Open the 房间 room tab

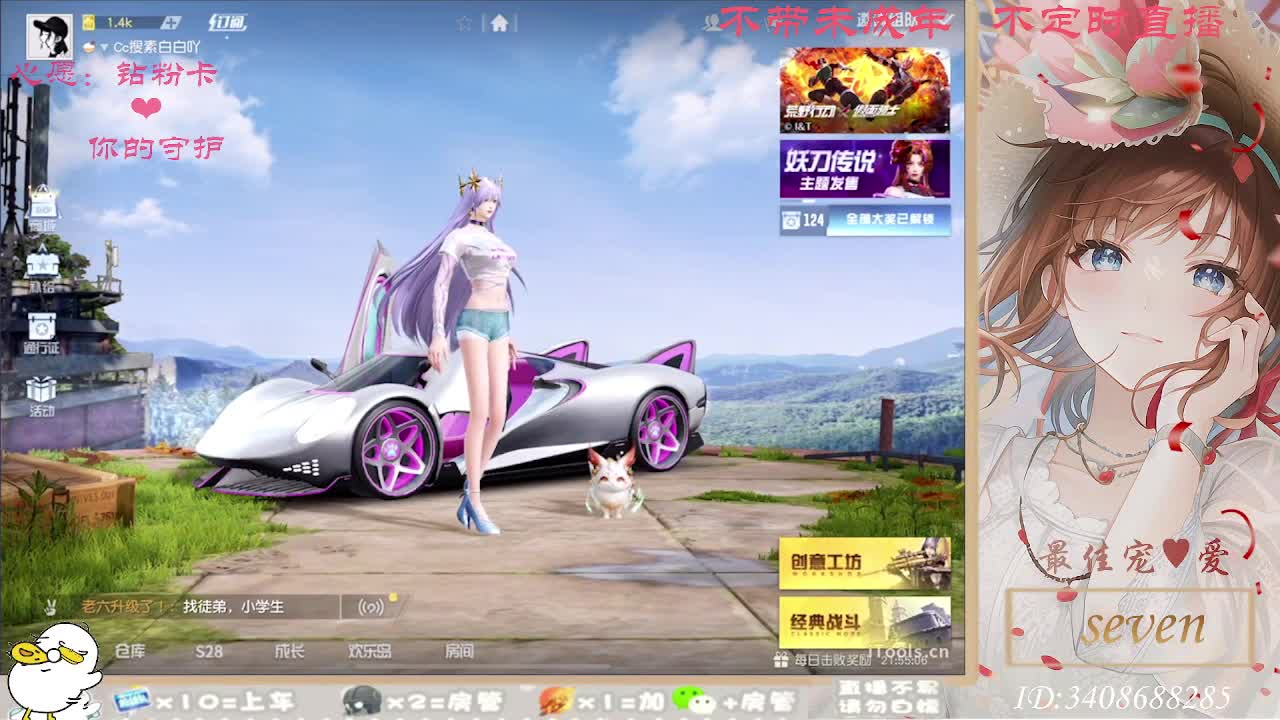pyautogui.click(x=459, y=651)
